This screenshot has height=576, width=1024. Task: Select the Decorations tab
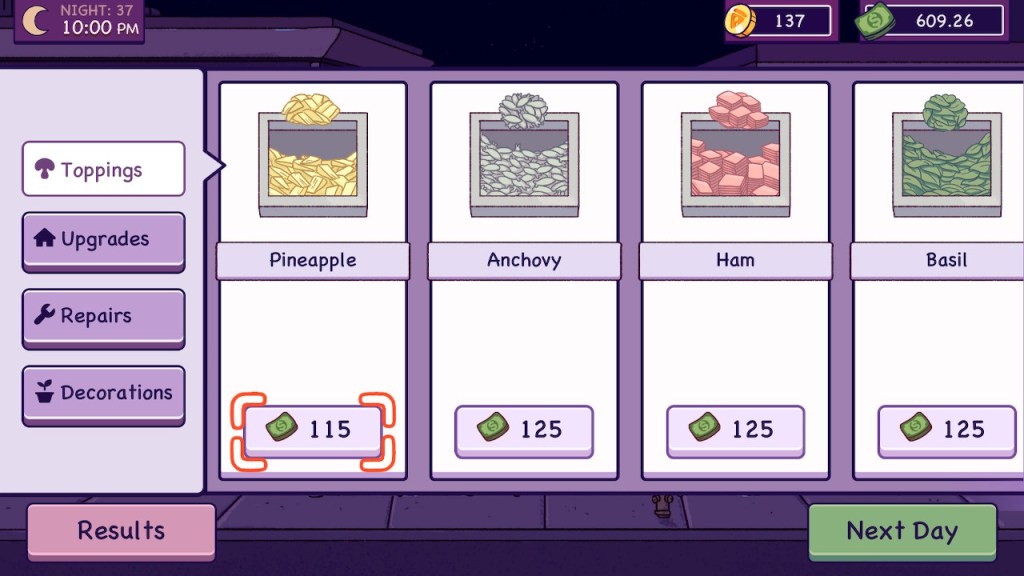(103, 393)
